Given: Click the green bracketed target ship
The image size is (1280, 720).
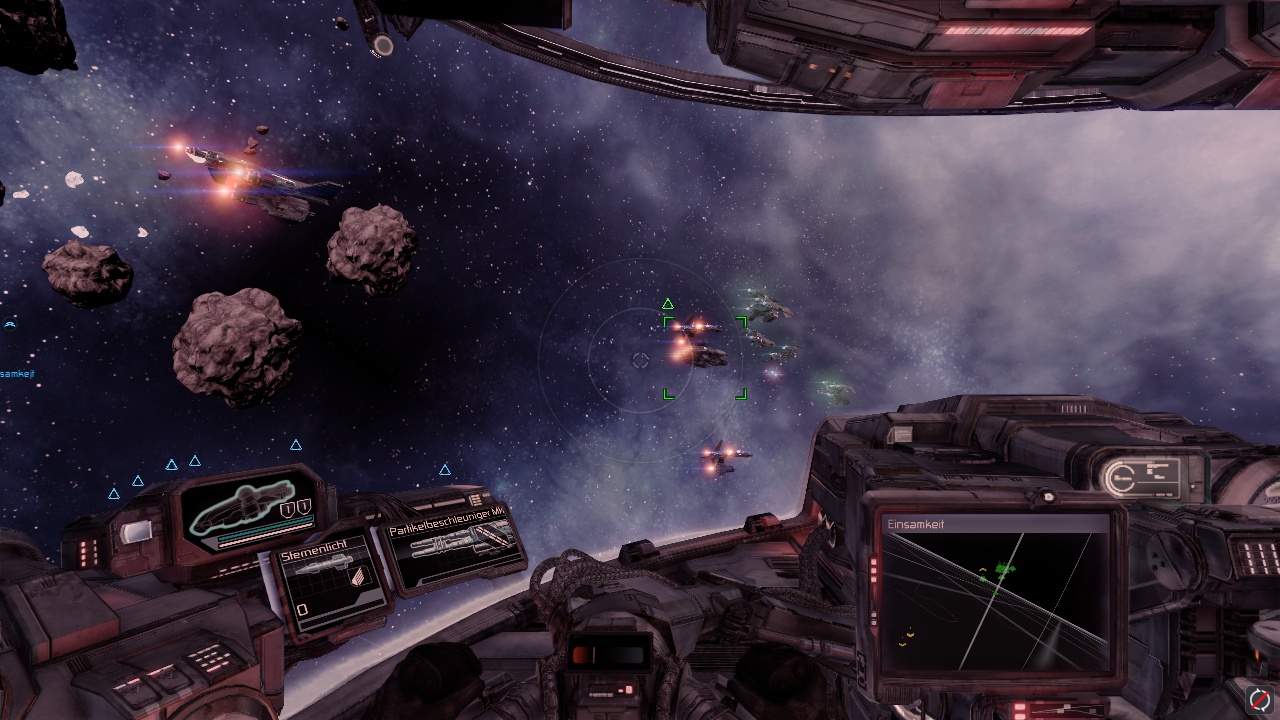Looking at the screenshot, I should [705, 354].
